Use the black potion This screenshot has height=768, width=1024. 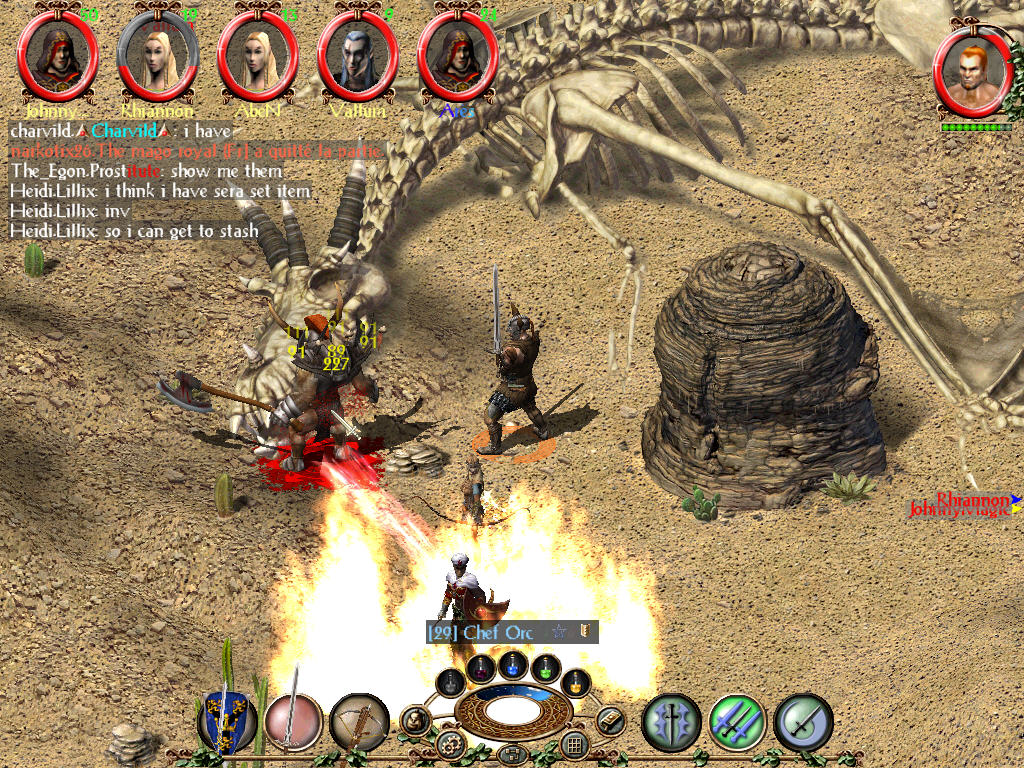pyautogui.click(x=452, y=683)
